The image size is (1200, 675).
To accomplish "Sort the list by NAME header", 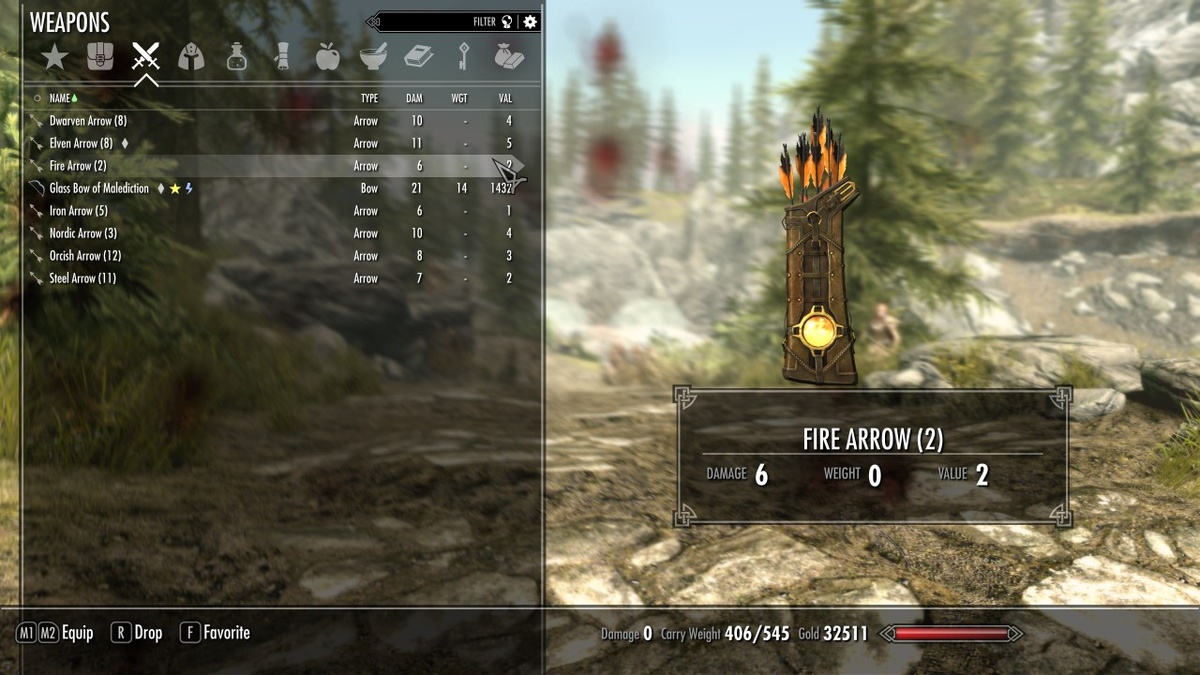I will point(60,98).
